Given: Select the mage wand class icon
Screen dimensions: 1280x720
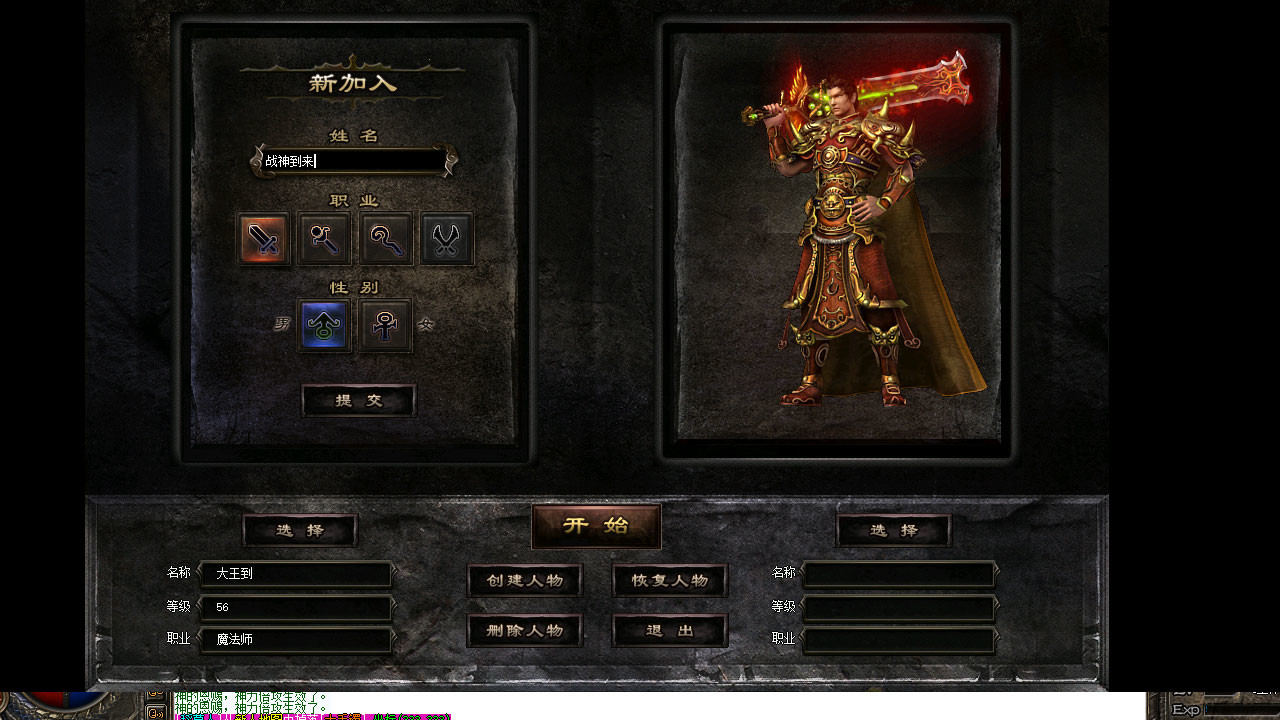Looking at the screenshot, I should (323, 239).
